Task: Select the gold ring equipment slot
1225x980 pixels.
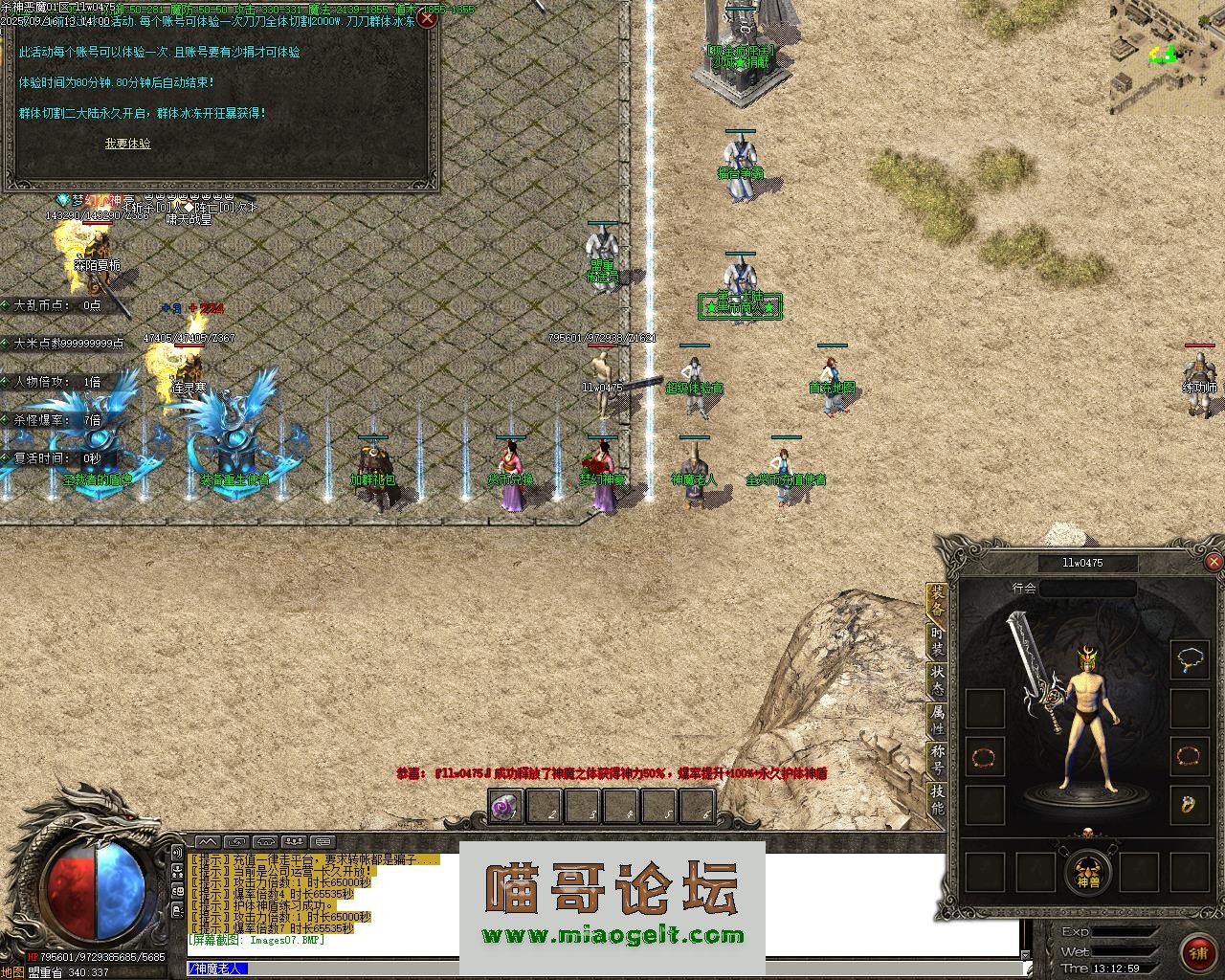Action: (1190, 804)
